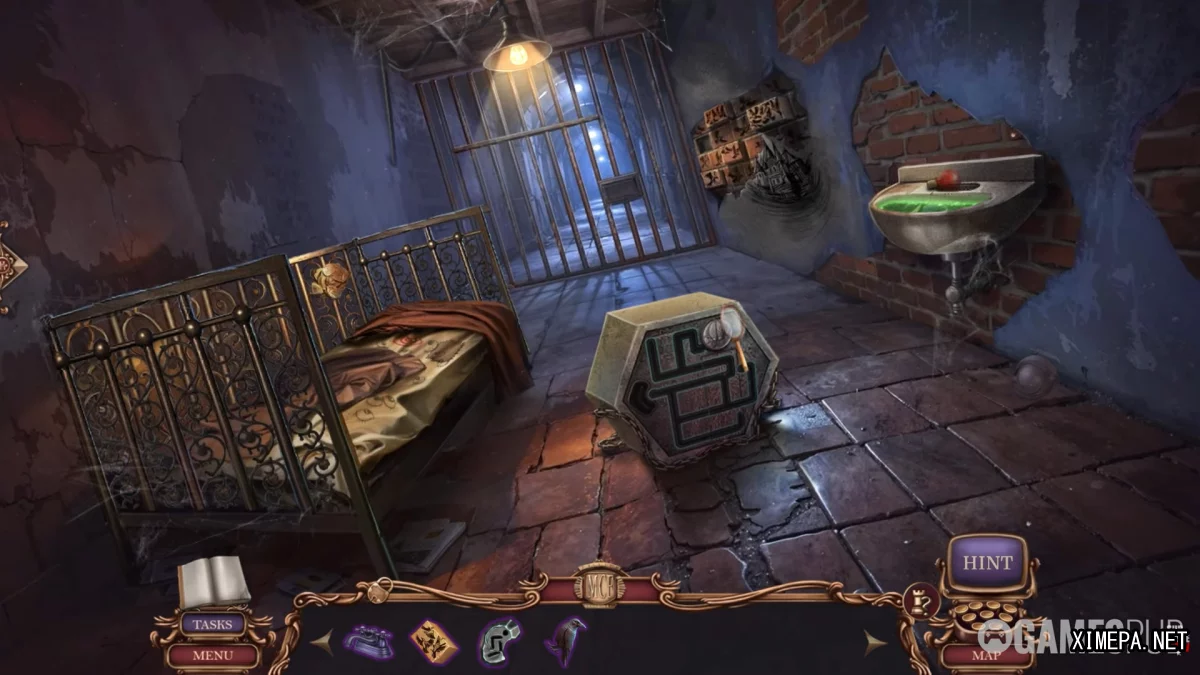This screenshot has width=1200, height=675.
Task: Open the Tasks list
Action: (x=212, y=625)
